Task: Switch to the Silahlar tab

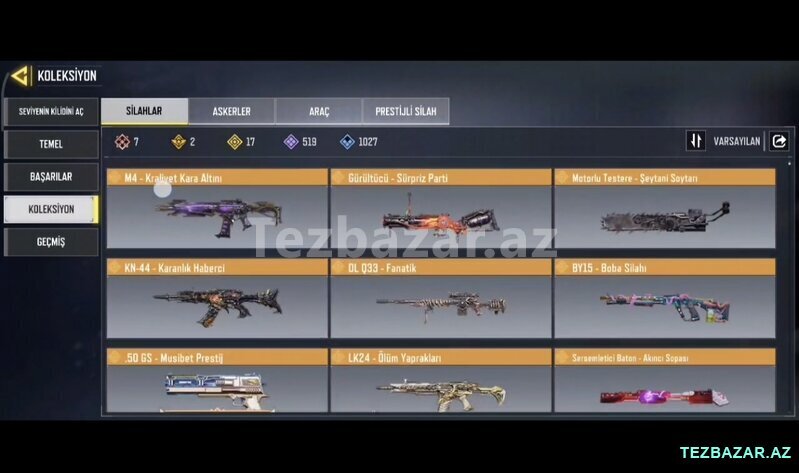Action: click(x=144, y=111)
